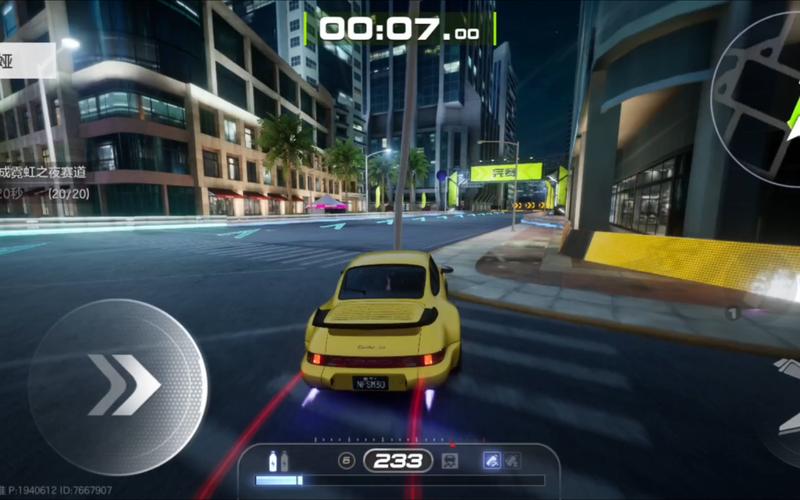Tap the nitro bottles icon
Screen dimensions: 800x500
278,461
